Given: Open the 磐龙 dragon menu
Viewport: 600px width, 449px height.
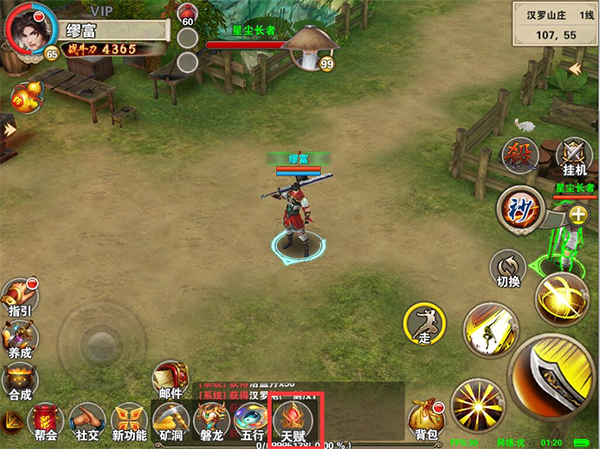Looking at the screenshot, I should click(210, 420).
